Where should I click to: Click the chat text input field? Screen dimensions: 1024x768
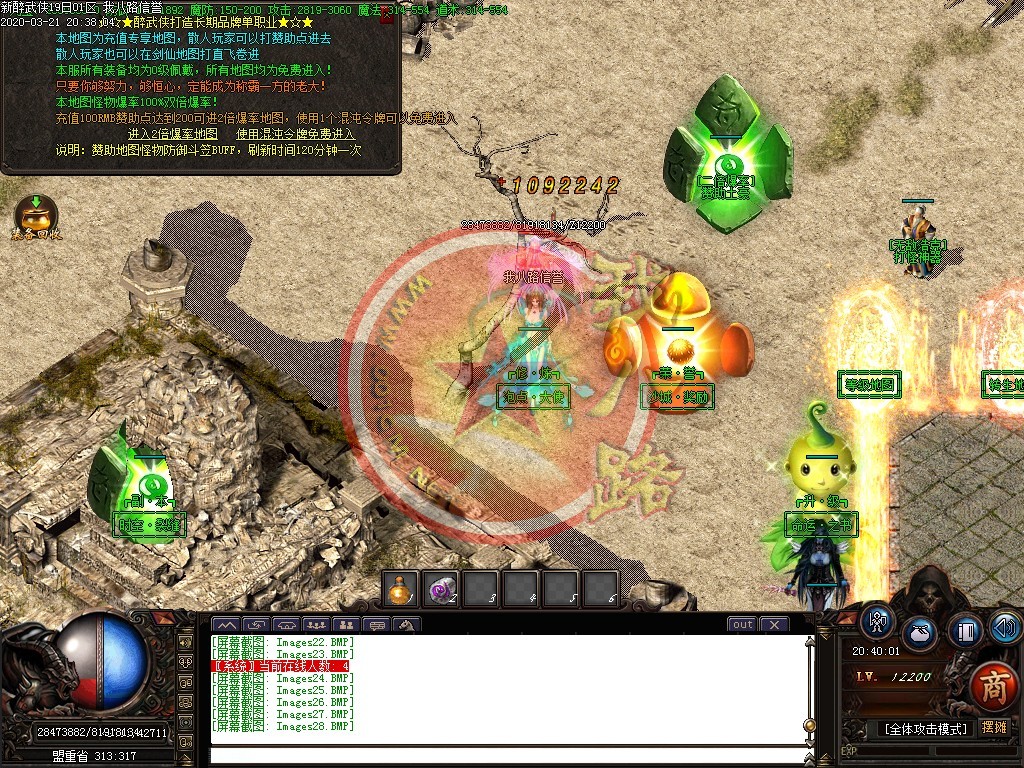pos(510,754)
